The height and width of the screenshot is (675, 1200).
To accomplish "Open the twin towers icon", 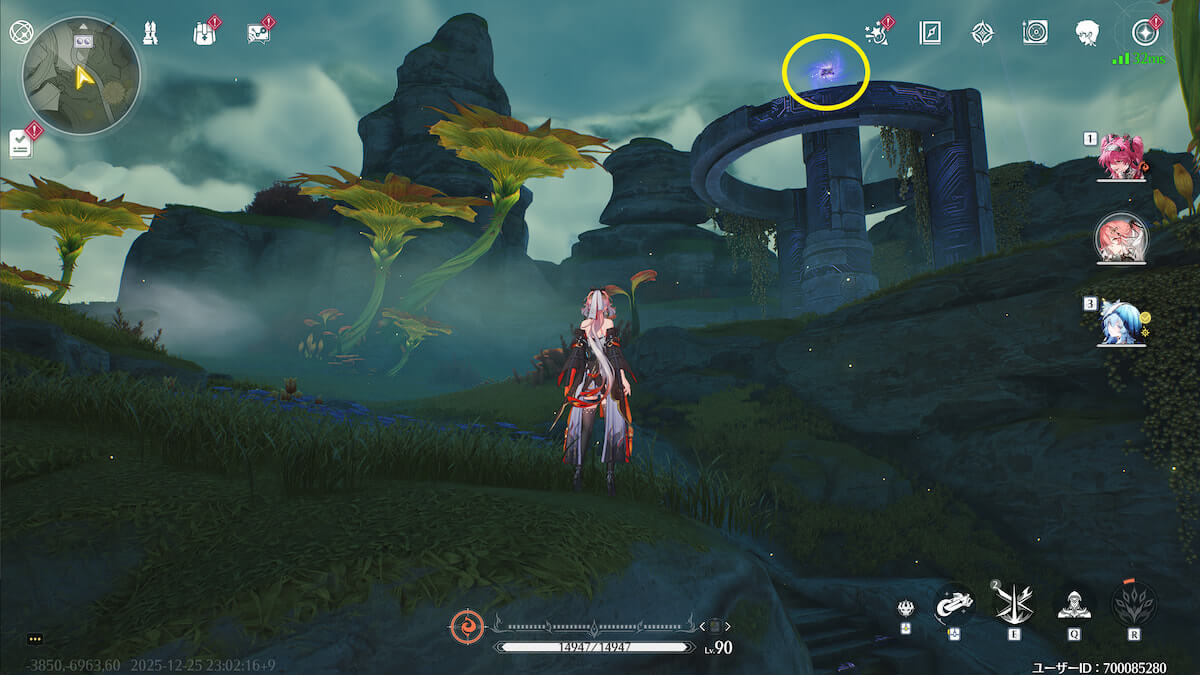I will [149, 33].
